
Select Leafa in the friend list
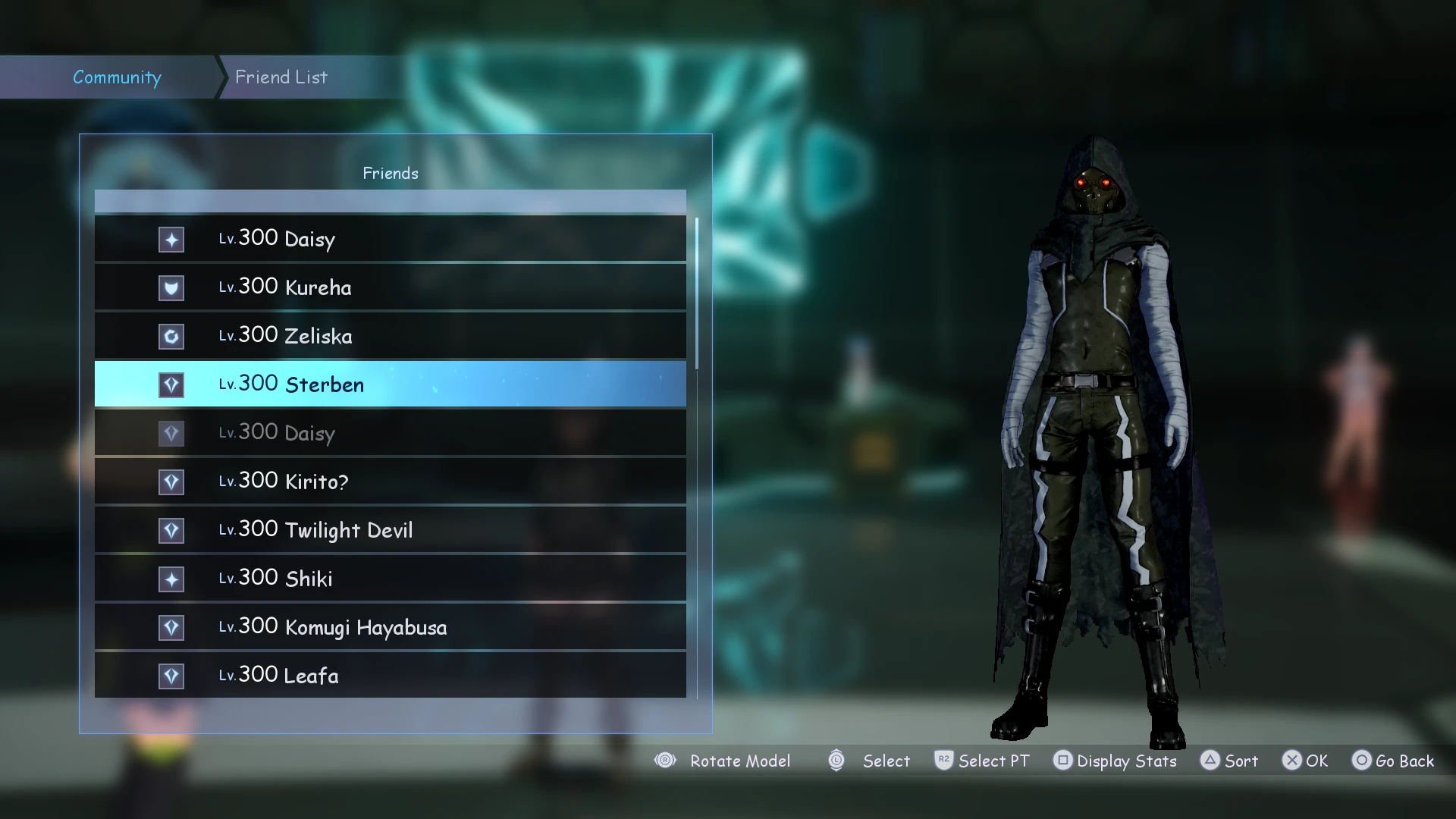pyautogui.click(x=390, y=675)
